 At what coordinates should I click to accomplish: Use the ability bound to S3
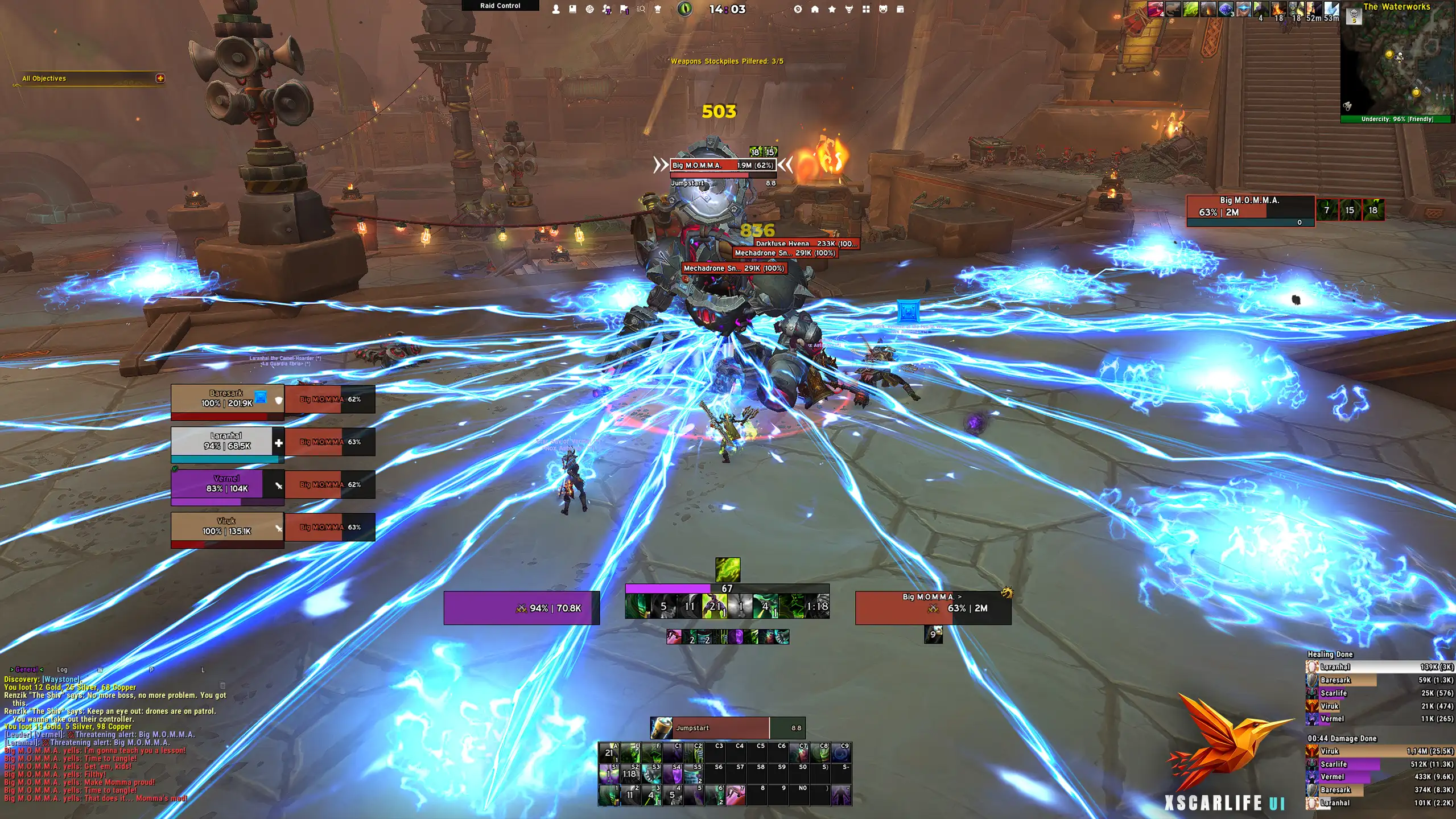coord(651,774)
